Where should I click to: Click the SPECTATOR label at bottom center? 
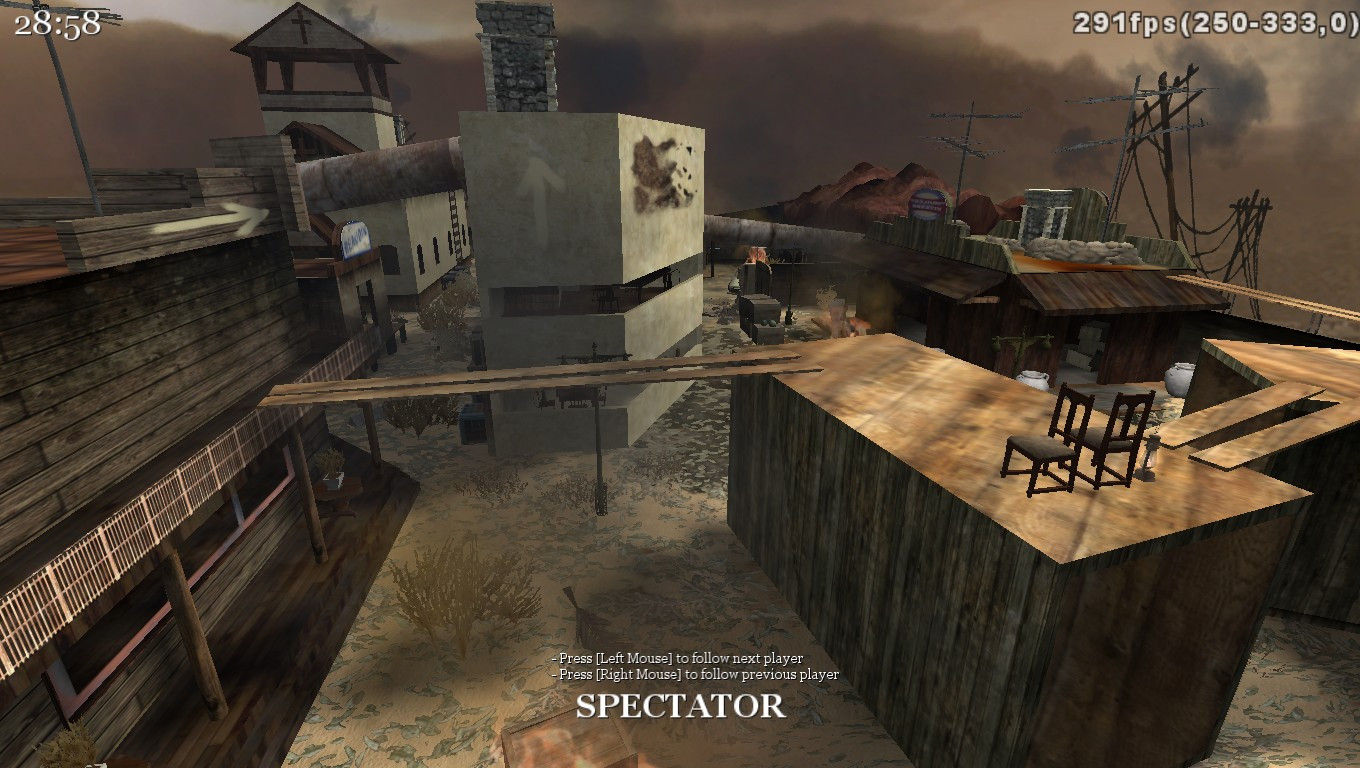[x=680, y=707]
